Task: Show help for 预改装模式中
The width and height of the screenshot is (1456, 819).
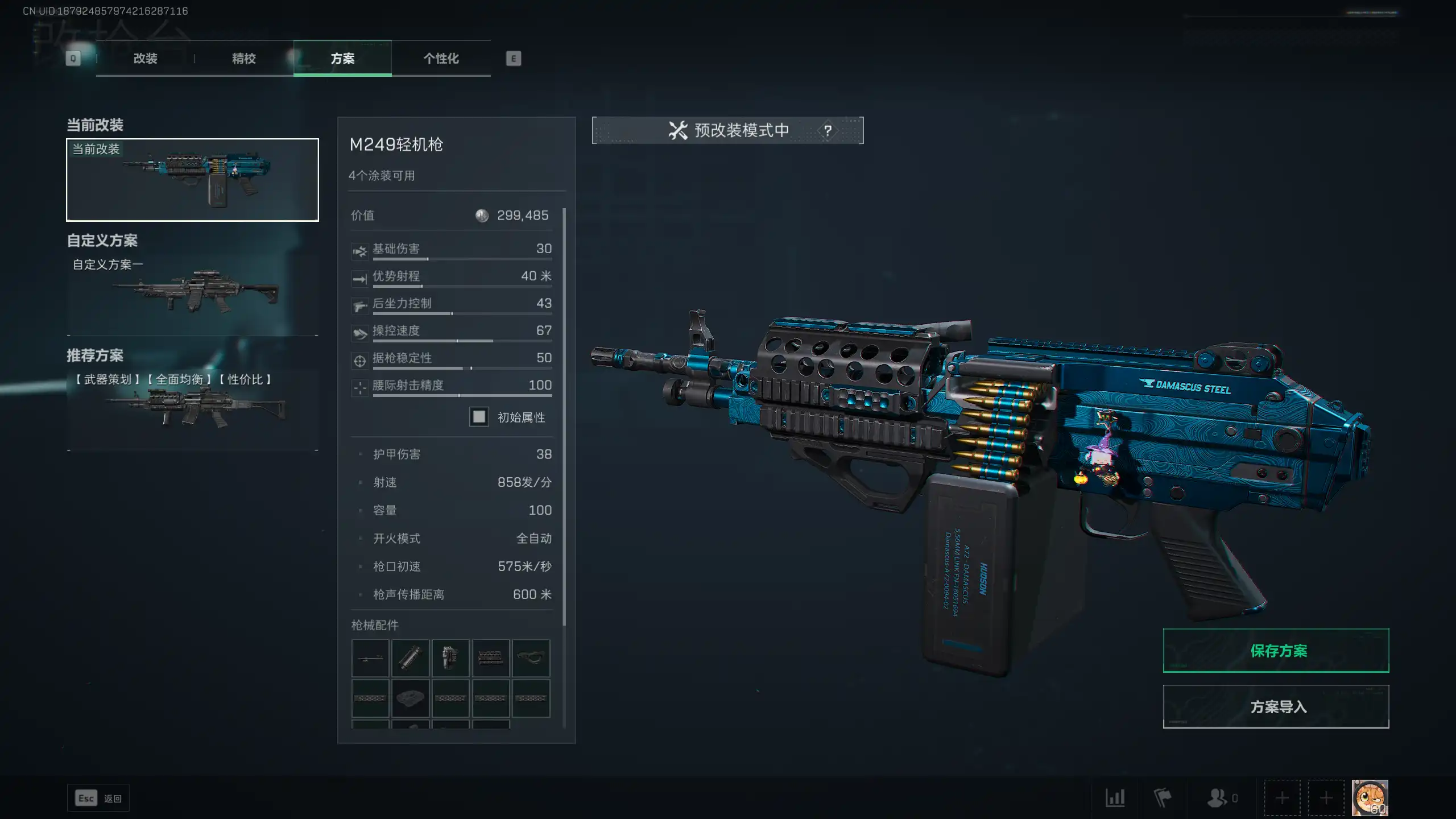Action: 828,131
